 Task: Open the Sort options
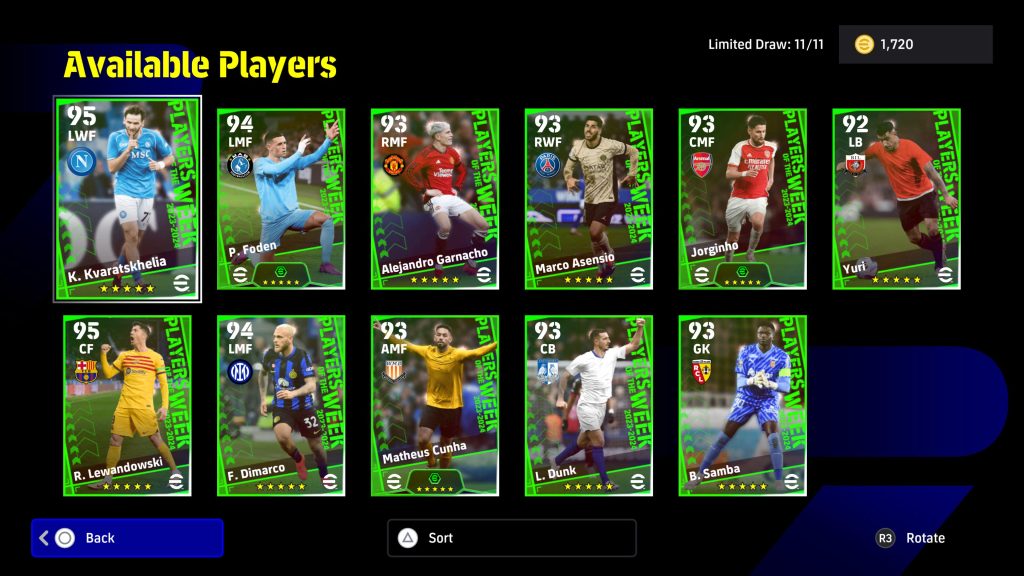(511, 538)
